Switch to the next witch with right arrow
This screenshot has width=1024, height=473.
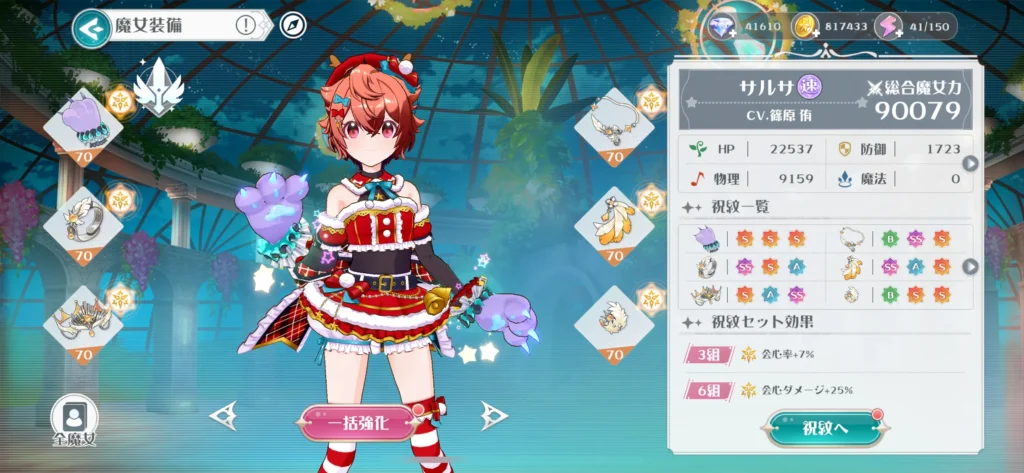[493, 415]
